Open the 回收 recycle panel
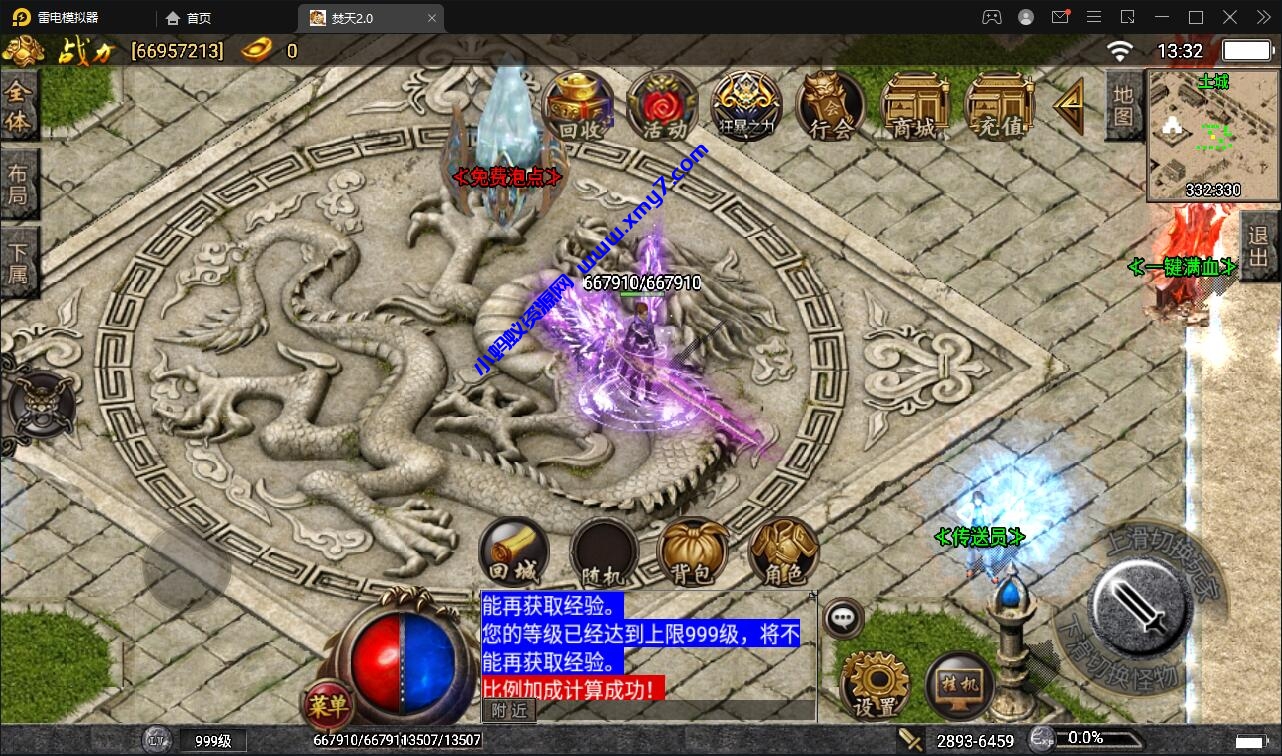The height and width of the screenshot is (756, 1282). tap(578, 105)
